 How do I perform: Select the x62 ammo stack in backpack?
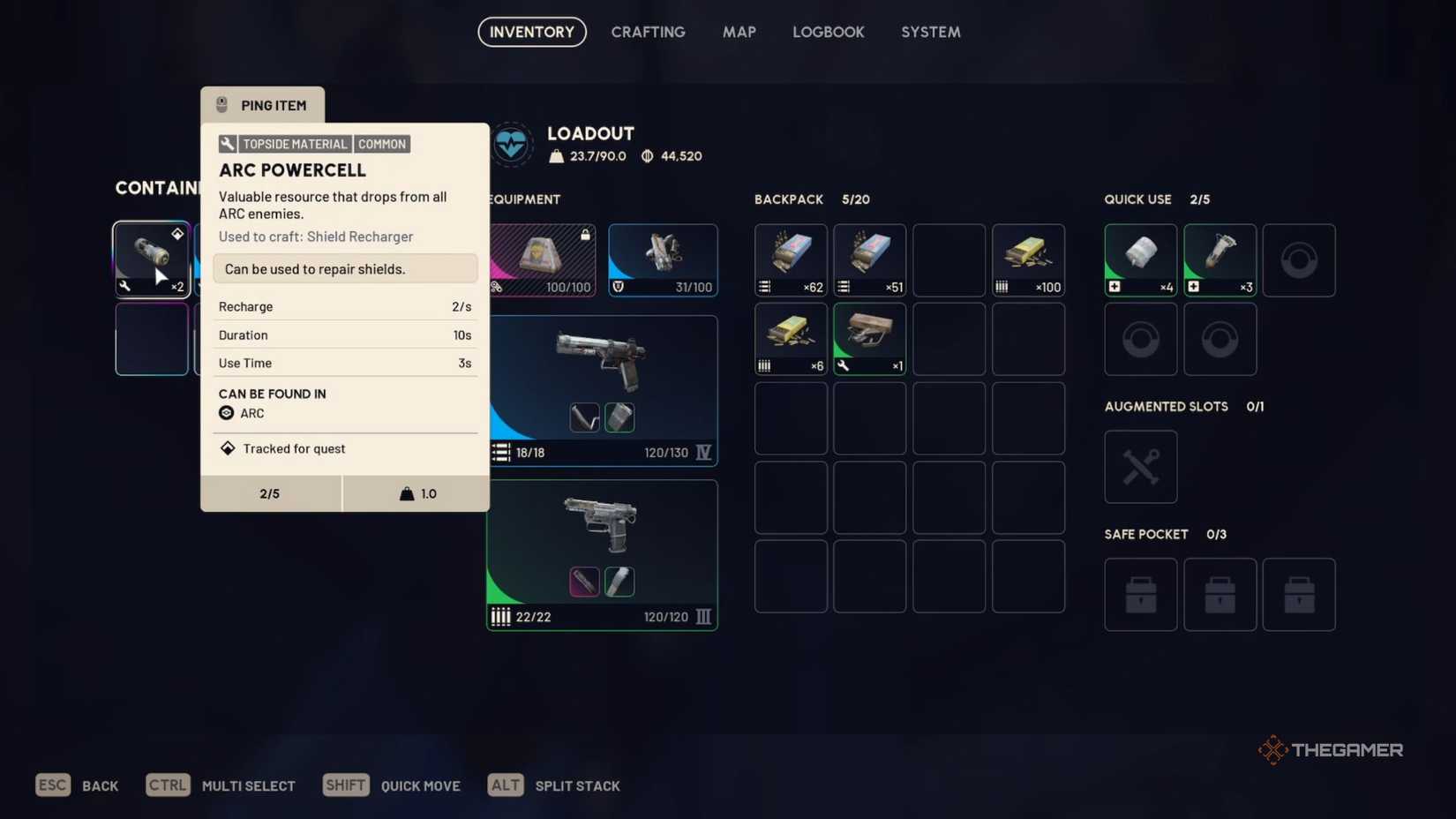coord(789,259)
